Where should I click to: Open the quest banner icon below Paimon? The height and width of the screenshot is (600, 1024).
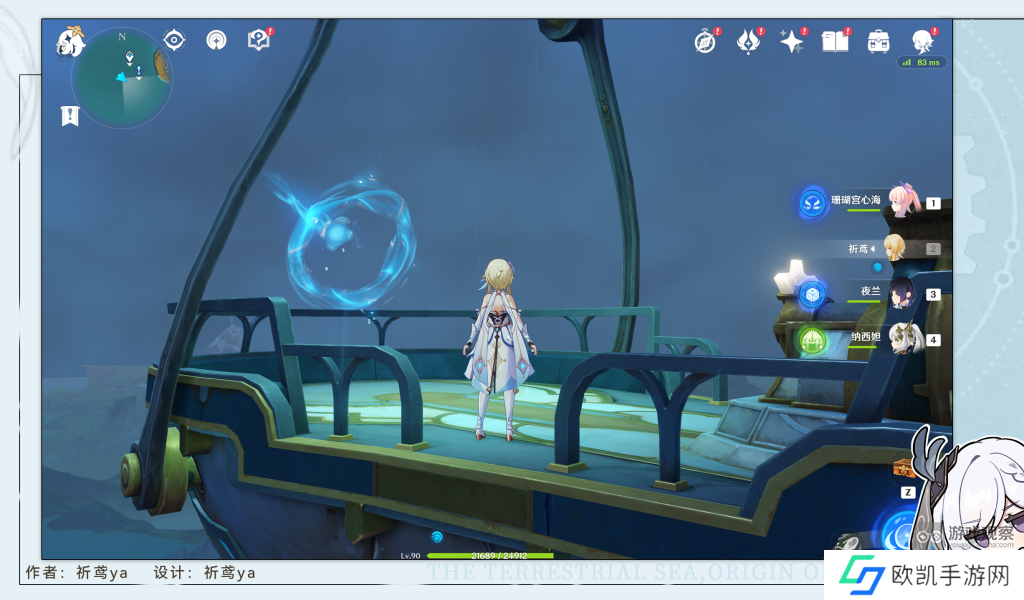[69, 115]
